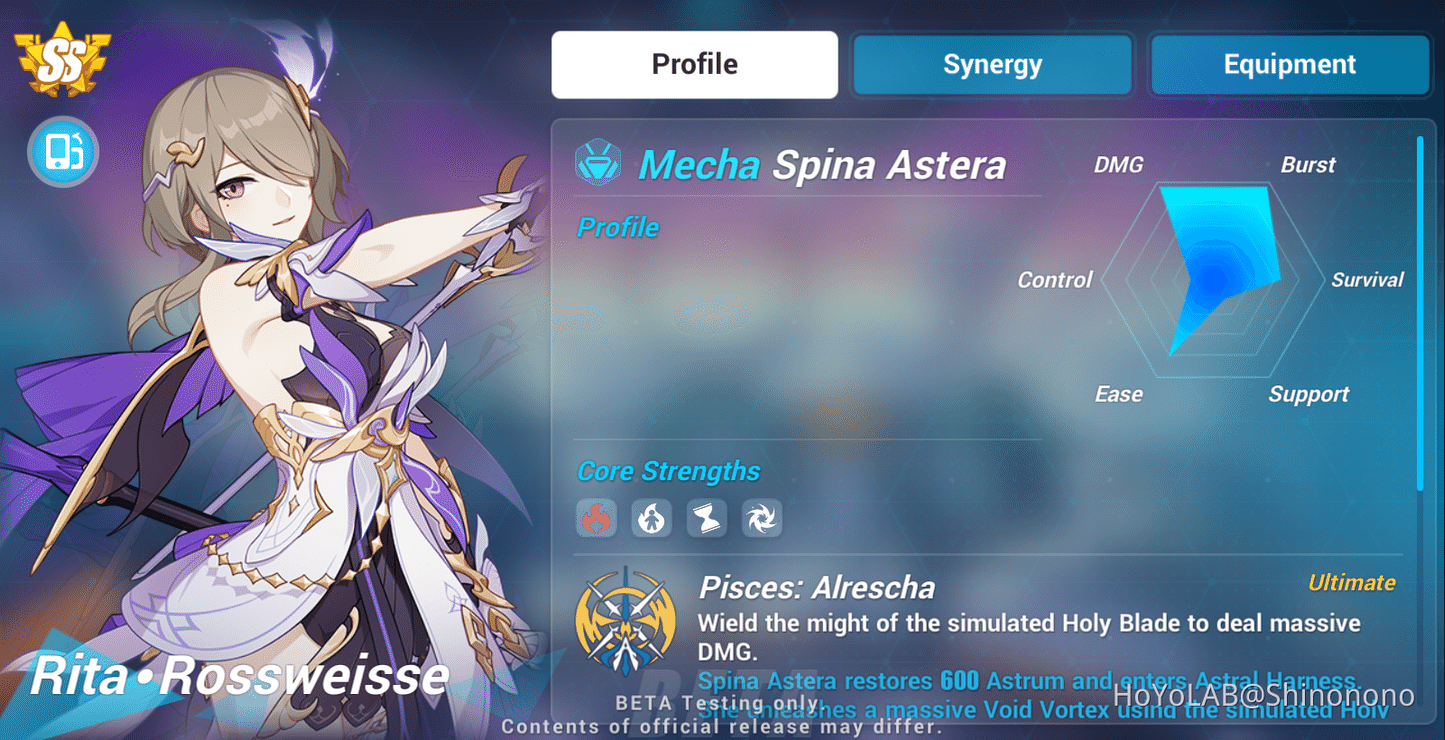This screenshot has width=1445, height=740.
Task: Open the Pisces: Alrescha ultimate skill emblem
Action: [x=625, y=622]
